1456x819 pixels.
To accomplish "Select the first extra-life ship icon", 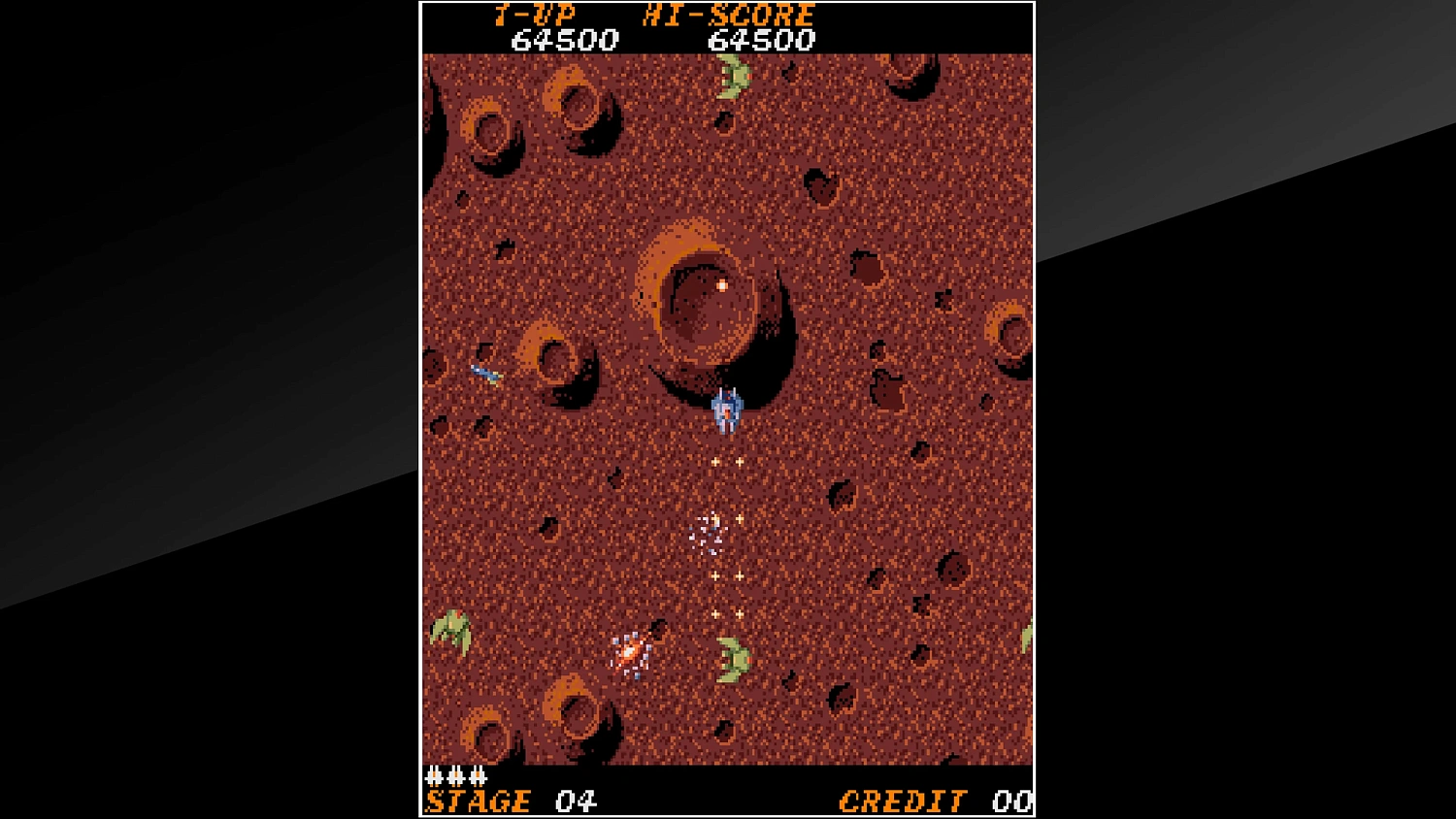I will [x=434, y=776].
